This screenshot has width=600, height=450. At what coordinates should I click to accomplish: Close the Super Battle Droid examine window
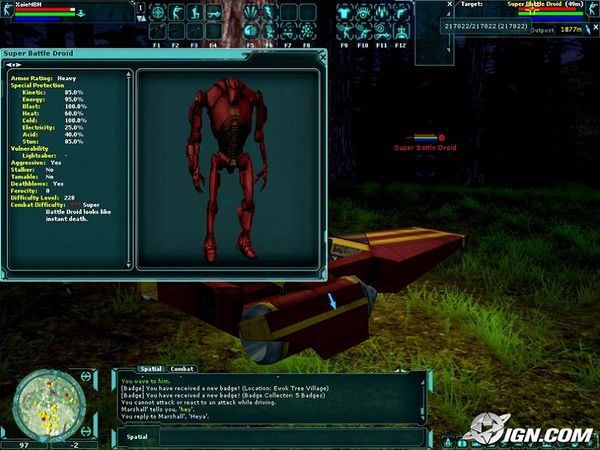point(320,55)
